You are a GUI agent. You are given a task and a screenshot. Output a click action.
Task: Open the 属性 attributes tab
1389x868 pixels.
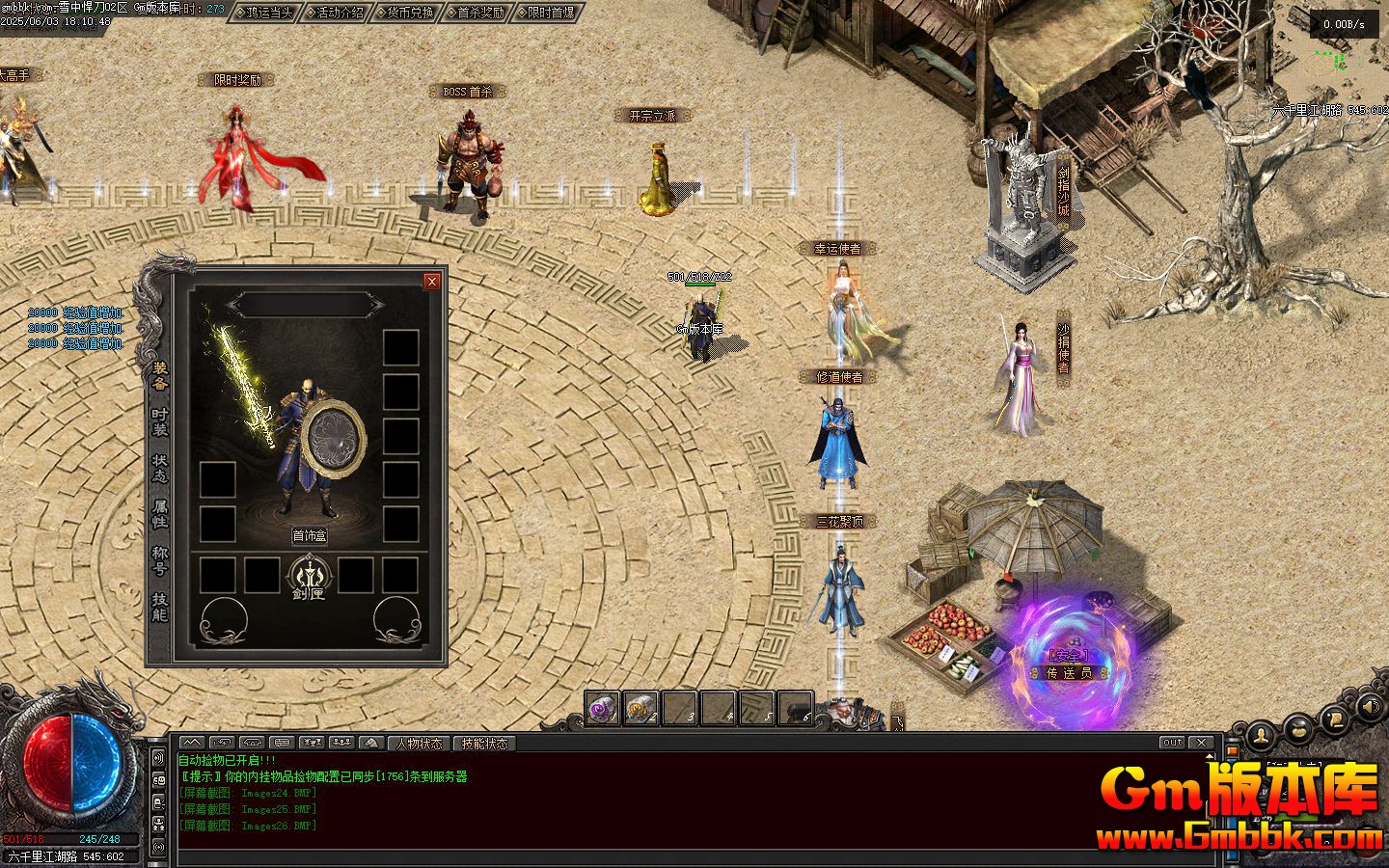pyautogui.click(x=160, y=513)
